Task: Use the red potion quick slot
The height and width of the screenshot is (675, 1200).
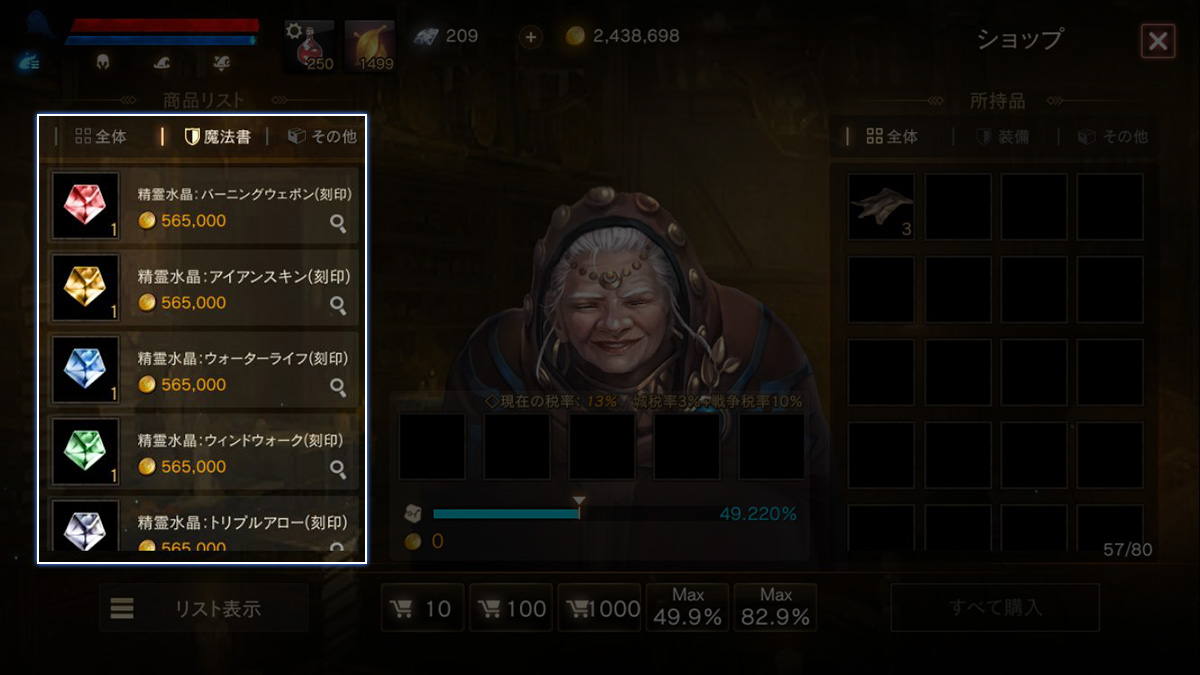Action: (309, 46)
